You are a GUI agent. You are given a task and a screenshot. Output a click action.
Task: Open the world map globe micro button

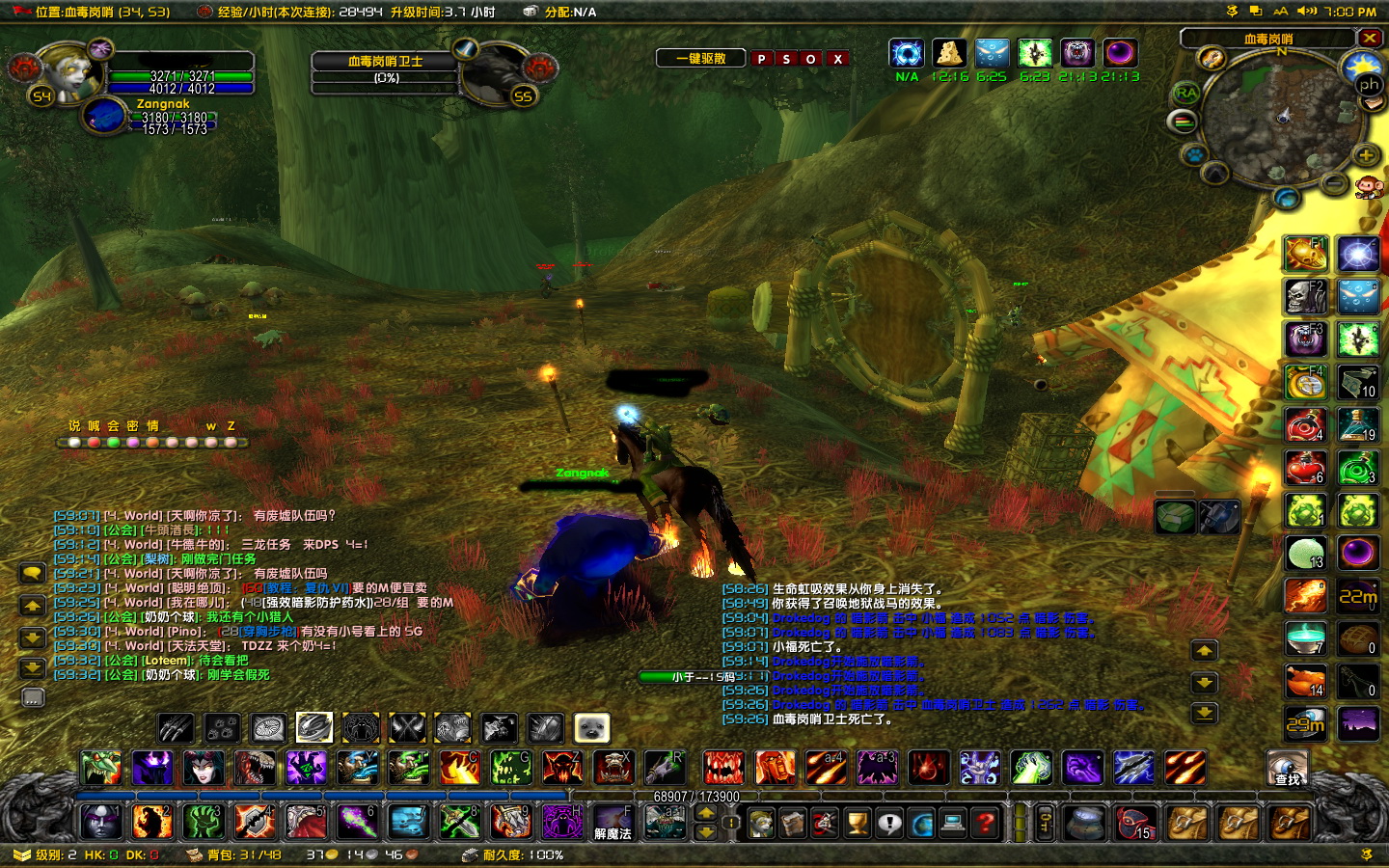[921, 824]
